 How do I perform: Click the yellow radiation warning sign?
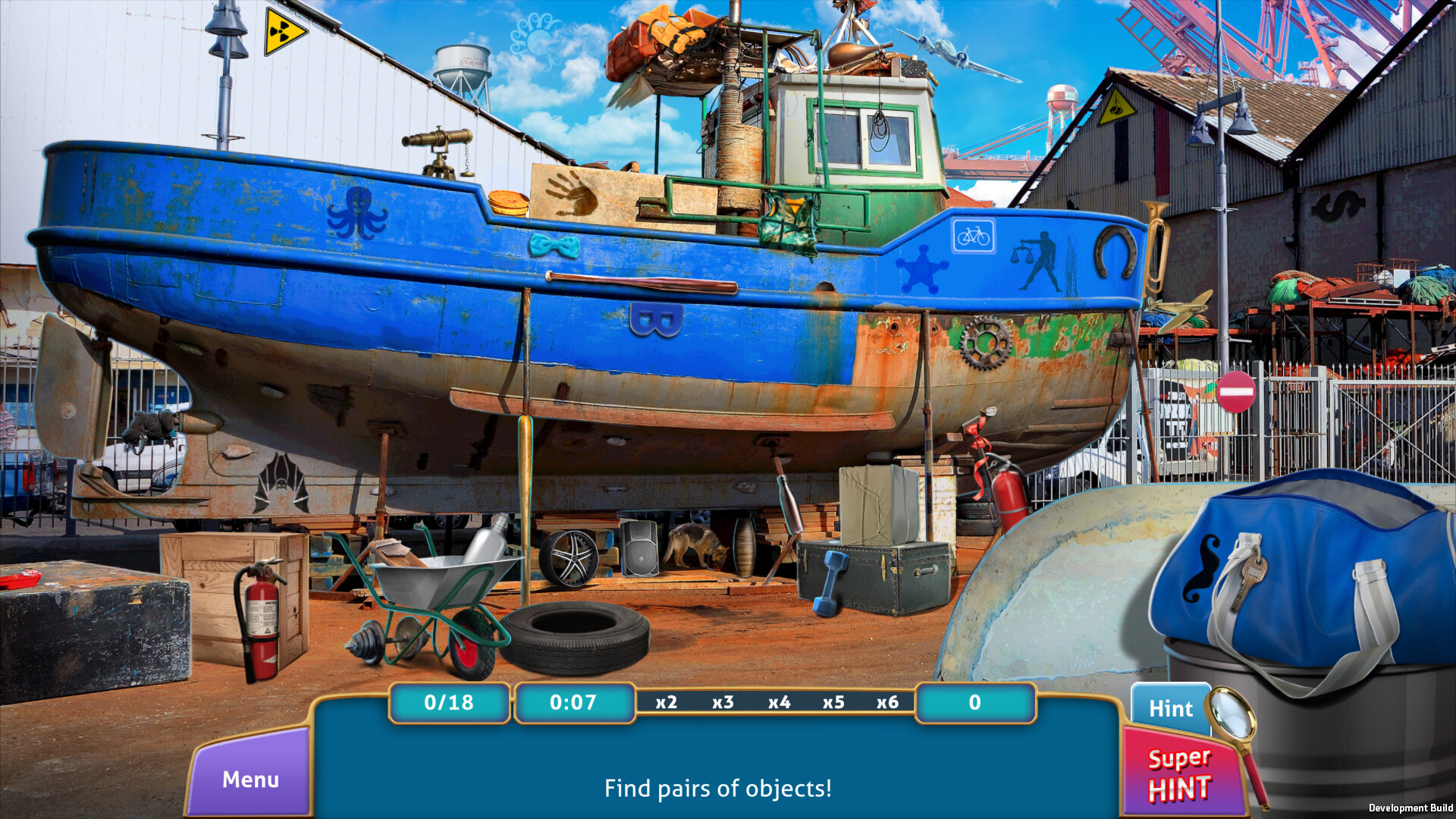coord(280,30)
